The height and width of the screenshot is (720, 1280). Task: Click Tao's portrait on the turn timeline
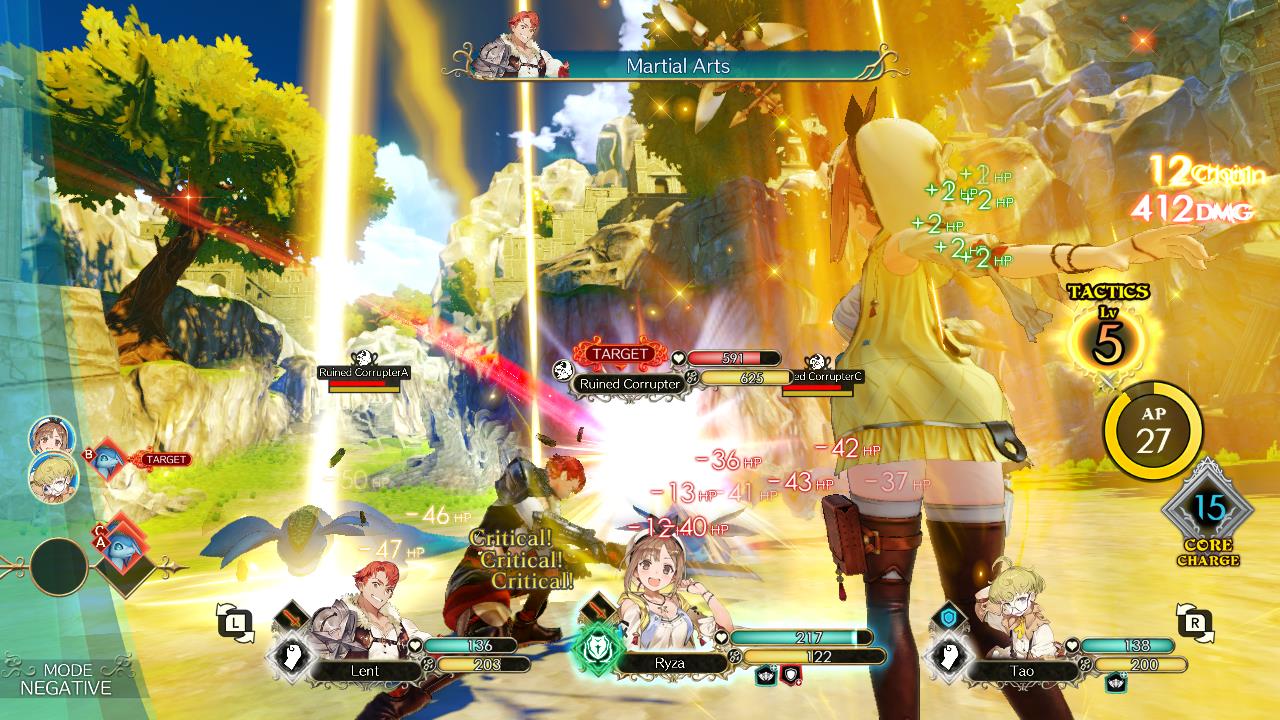tap(52, 478)
